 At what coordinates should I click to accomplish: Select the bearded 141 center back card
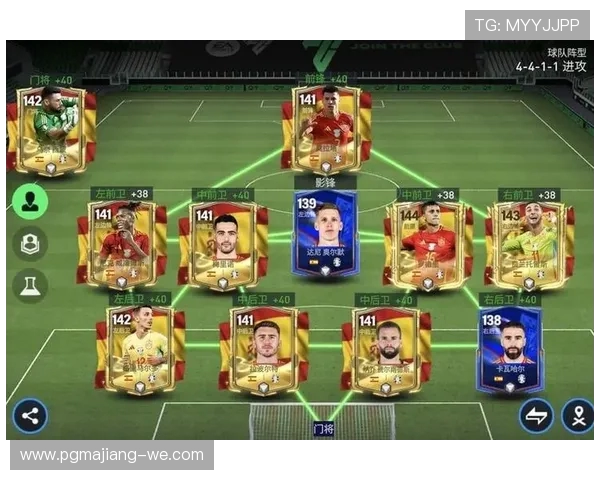pyautogui.click(x=386, y=349)
